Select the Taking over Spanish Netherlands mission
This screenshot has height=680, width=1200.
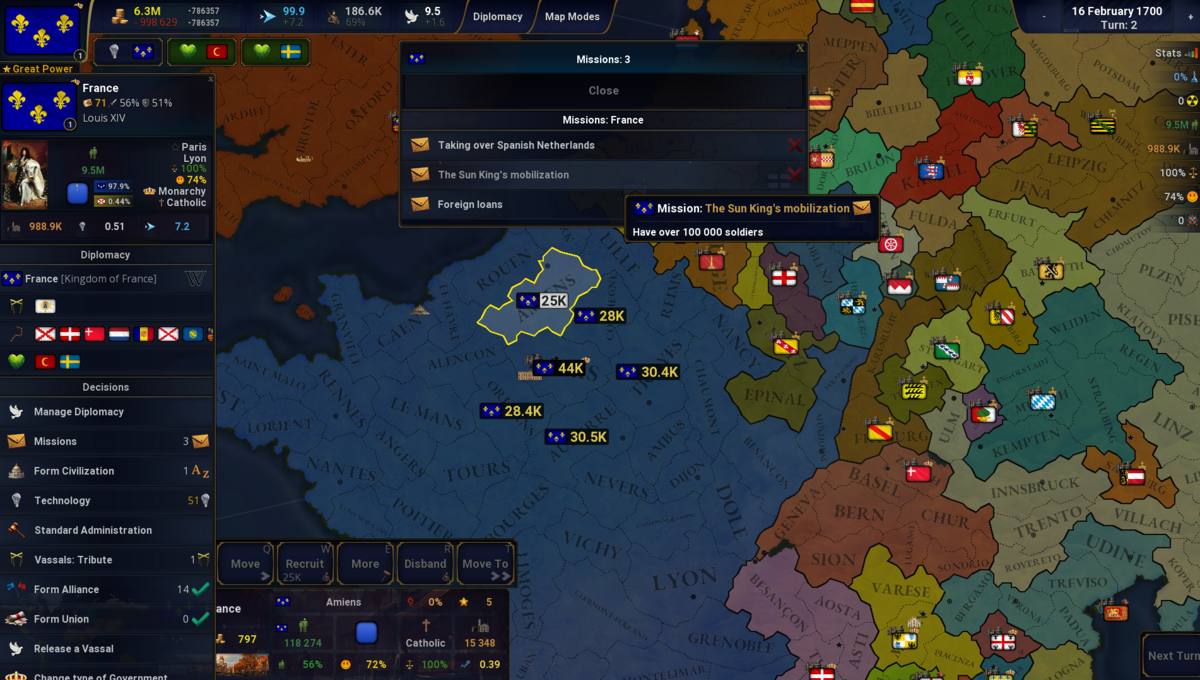[x=516, y=145]
